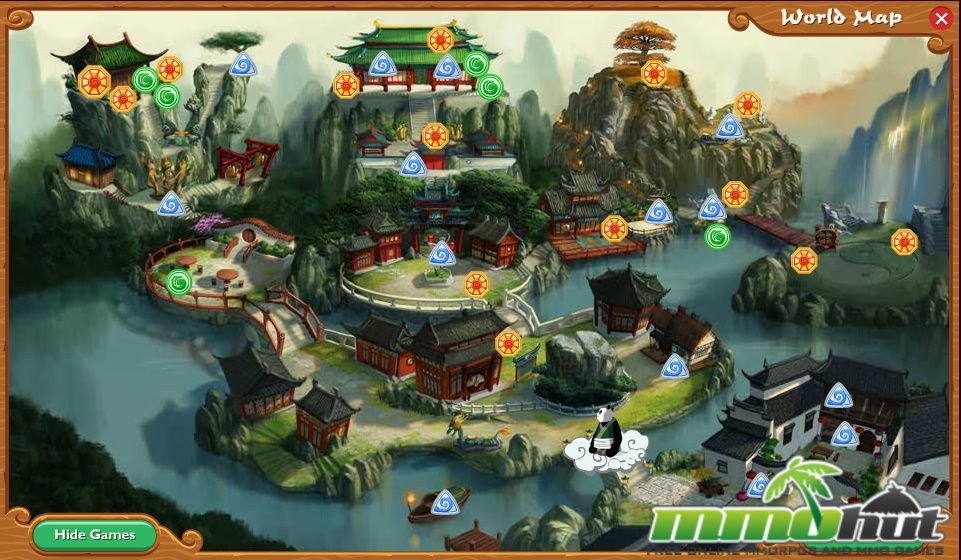Screen dimensions: 961x560
Task: Click the blue marker below the flat-topped tree
Action: (242, 66)
